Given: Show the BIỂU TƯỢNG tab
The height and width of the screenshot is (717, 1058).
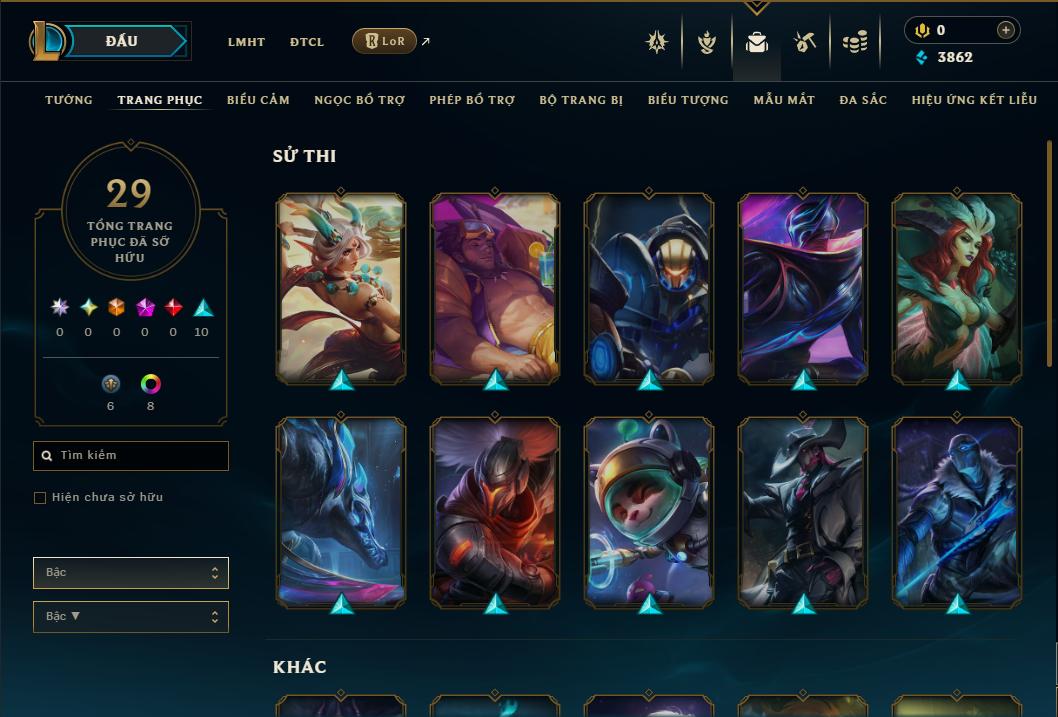Looking at the screenshot, I should pos(688,100).
